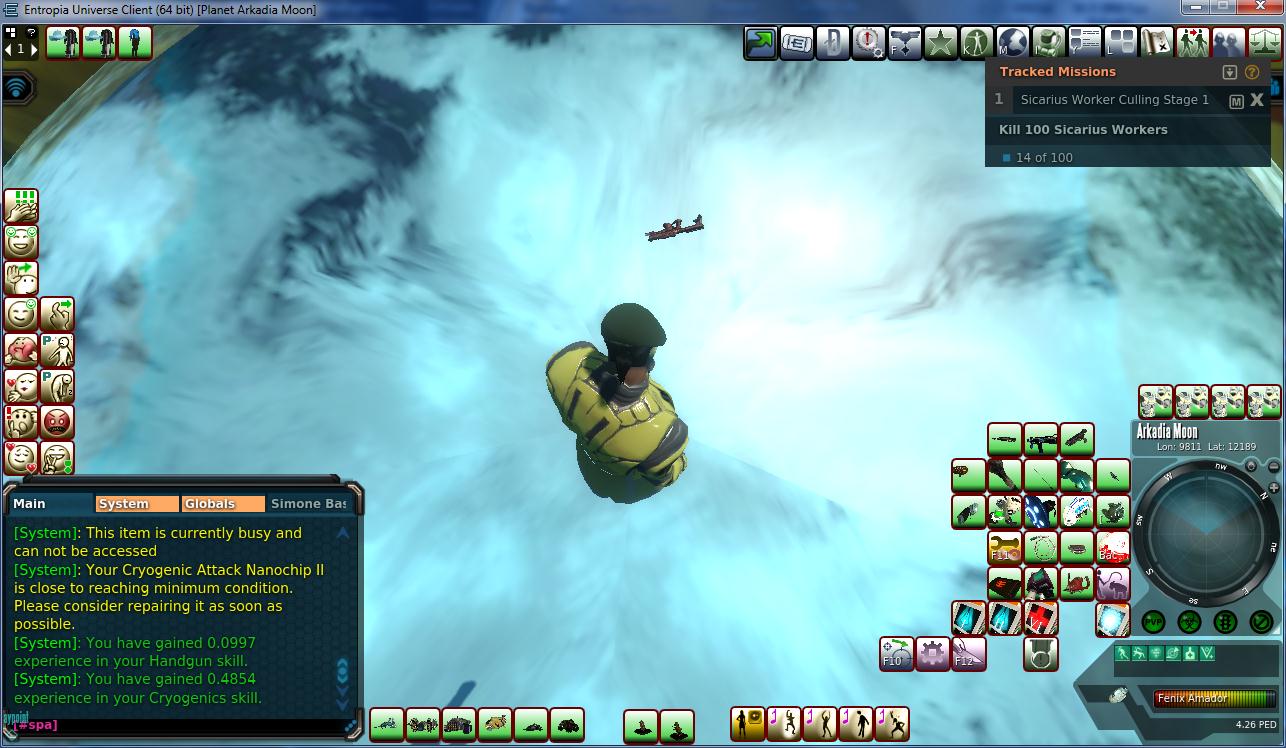Collapse the Tracked Missions panel
The width and height of the screenshot is (1286, 748).
coord(1230,72)
